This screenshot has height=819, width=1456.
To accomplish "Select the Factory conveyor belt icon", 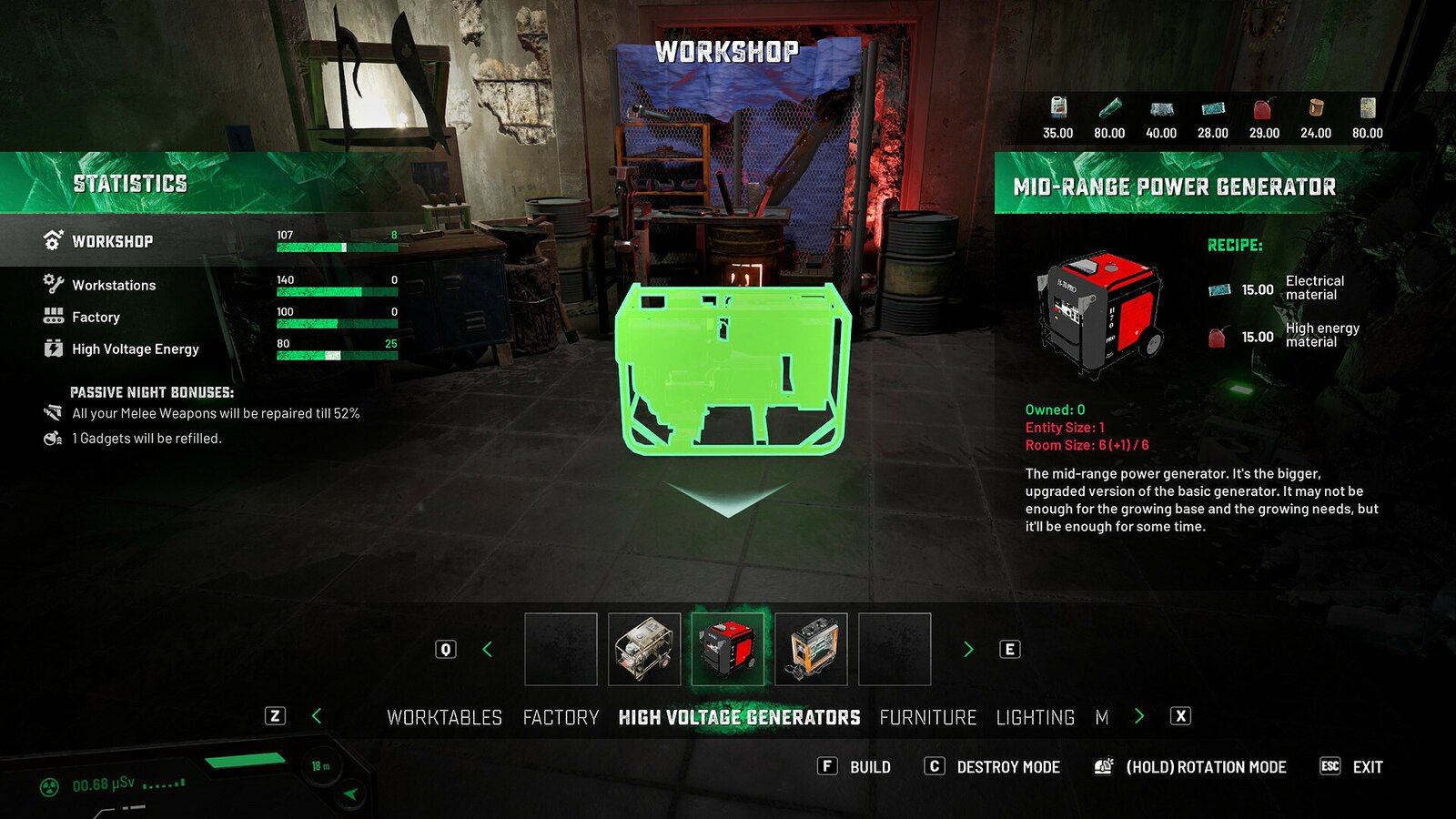I will click(52, 317).
